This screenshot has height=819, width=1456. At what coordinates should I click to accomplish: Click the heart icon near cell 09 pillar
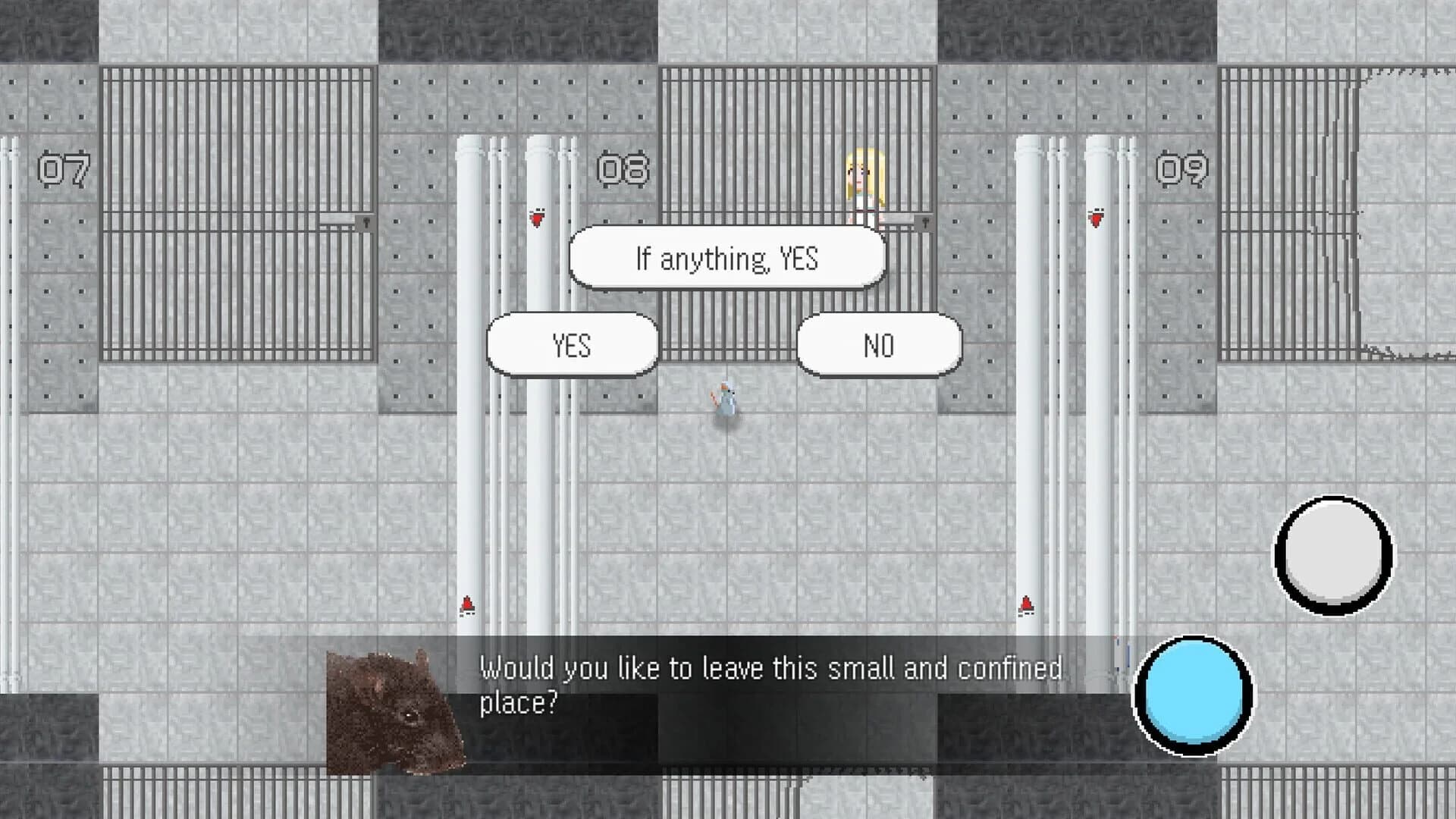coord(1096,218)
